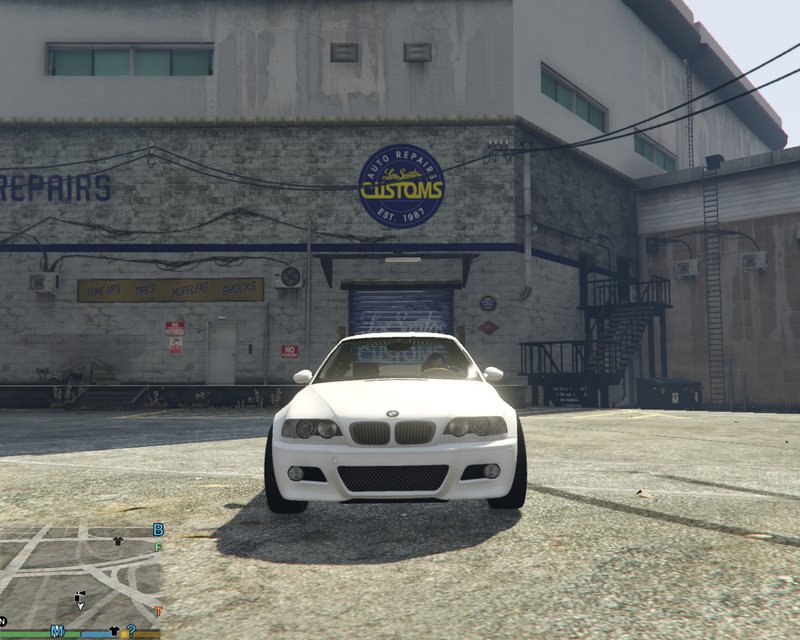Select the orange T blip on minimap
The width and height of the screenshot is (800, 640).
[x=158, y=611]
